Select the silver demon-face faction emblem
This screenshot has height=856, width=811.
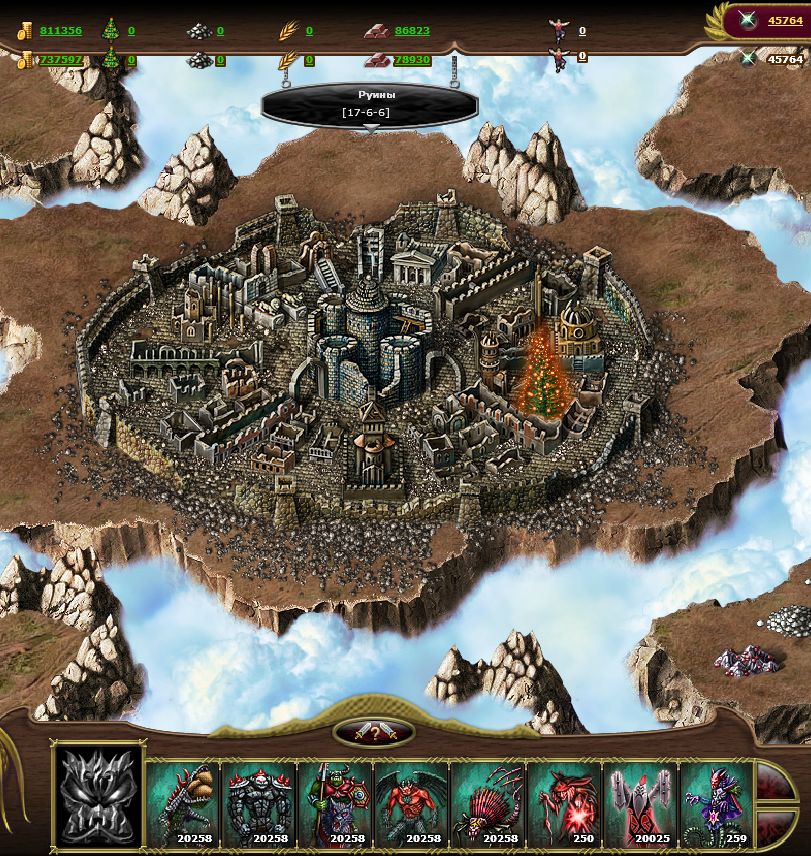pos(97,797)
